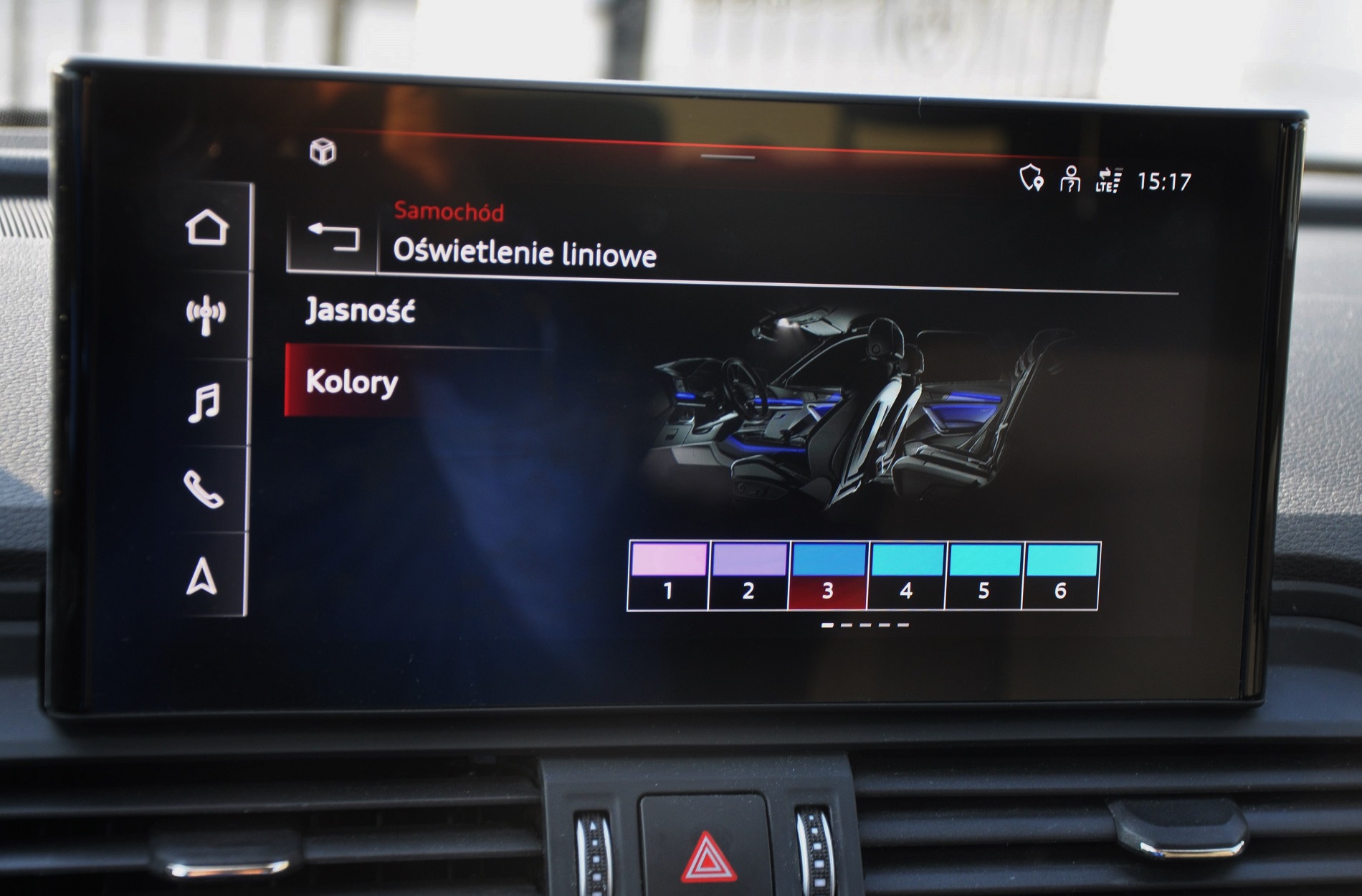The image size is (1362, 896).
Task: Select the Kolory menu entry
Action: (351, 381)
